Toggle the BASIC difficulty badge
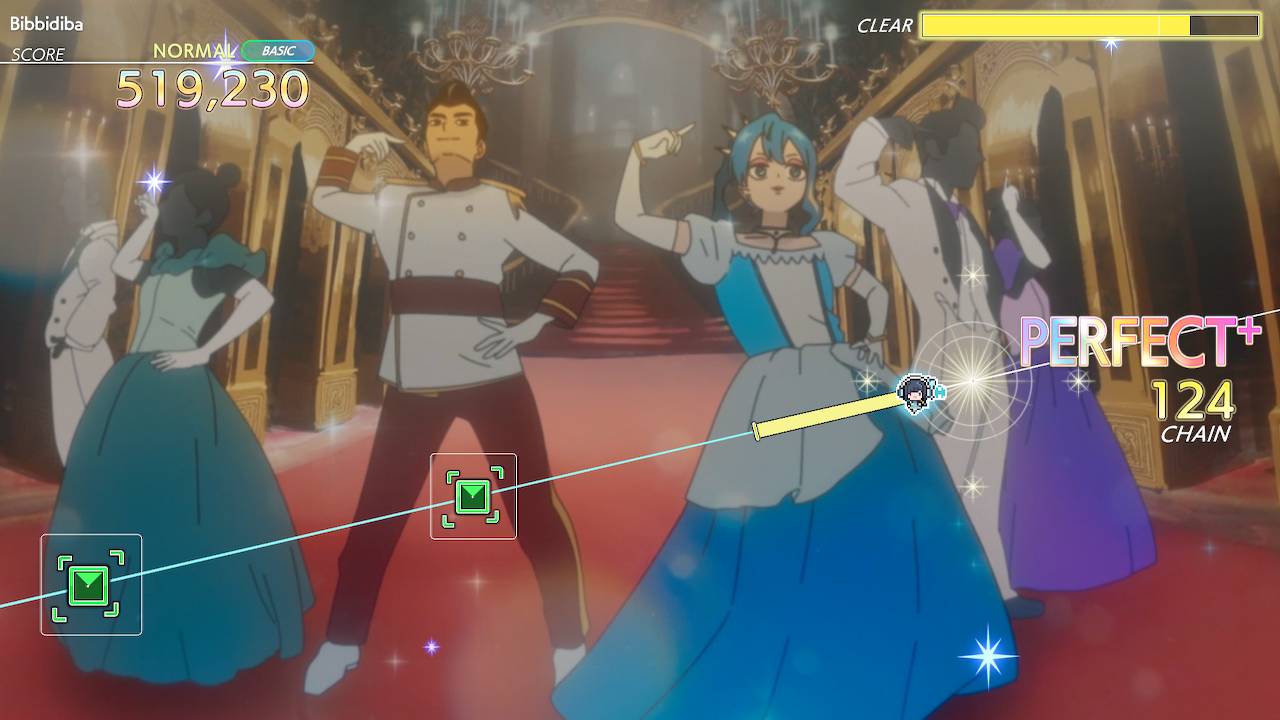Screen dimensions: 1280x720 tap(278, 50)
